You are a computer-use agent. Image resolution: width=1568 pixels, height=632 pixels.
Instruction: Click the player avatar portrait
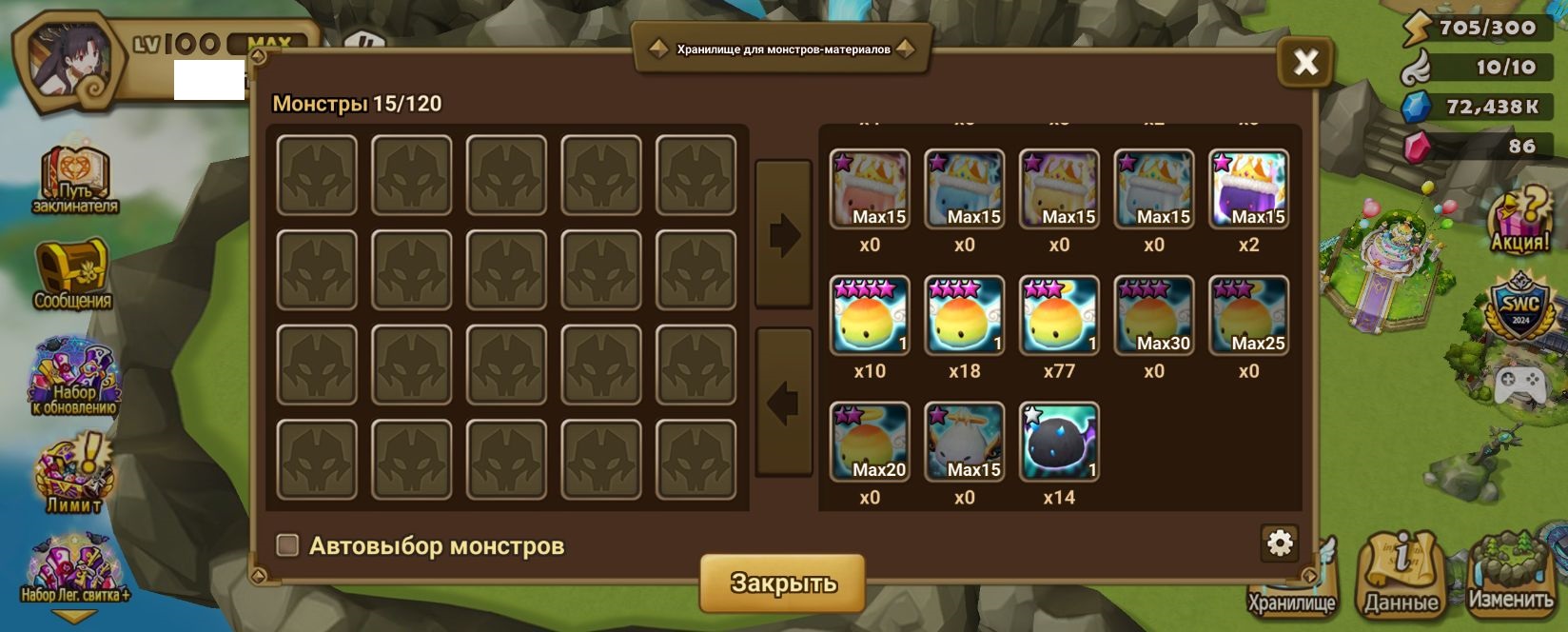tap(69, 62)
